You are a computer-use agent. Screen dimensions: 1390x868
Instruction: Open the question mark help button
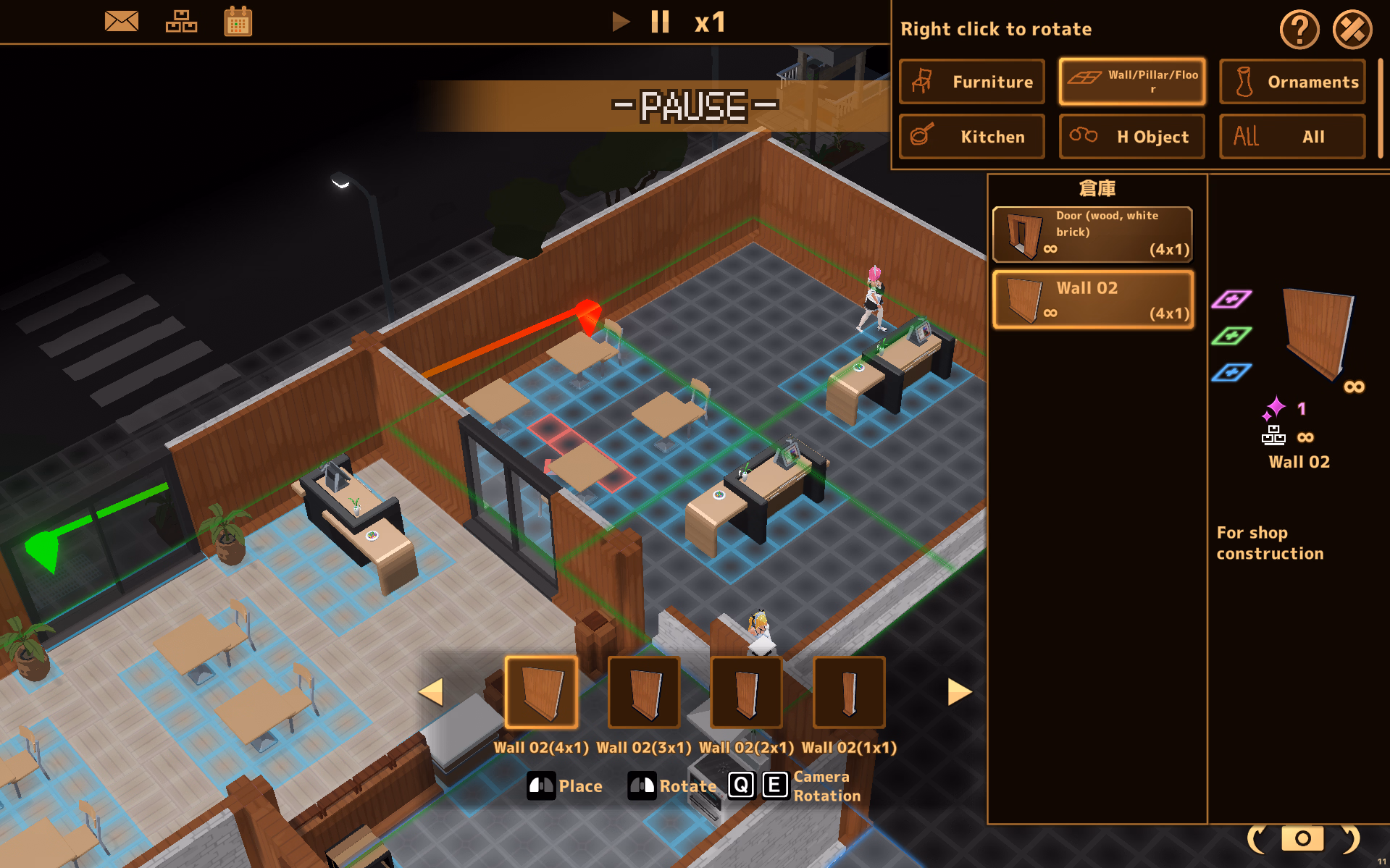(1299, 30)
